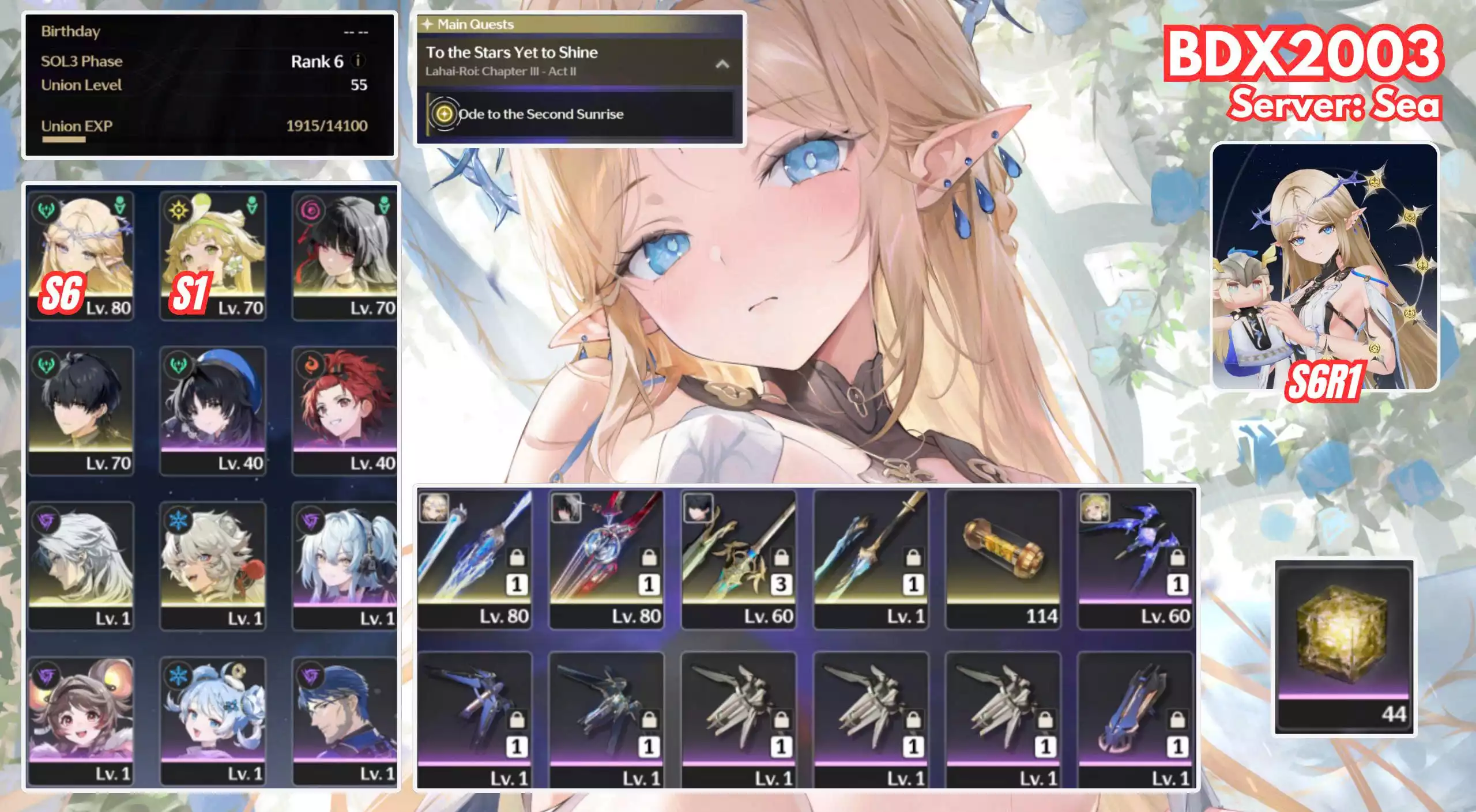
Task: Select the white-haired male profile character
Action: pyautogui.click(x=81, y=565)
